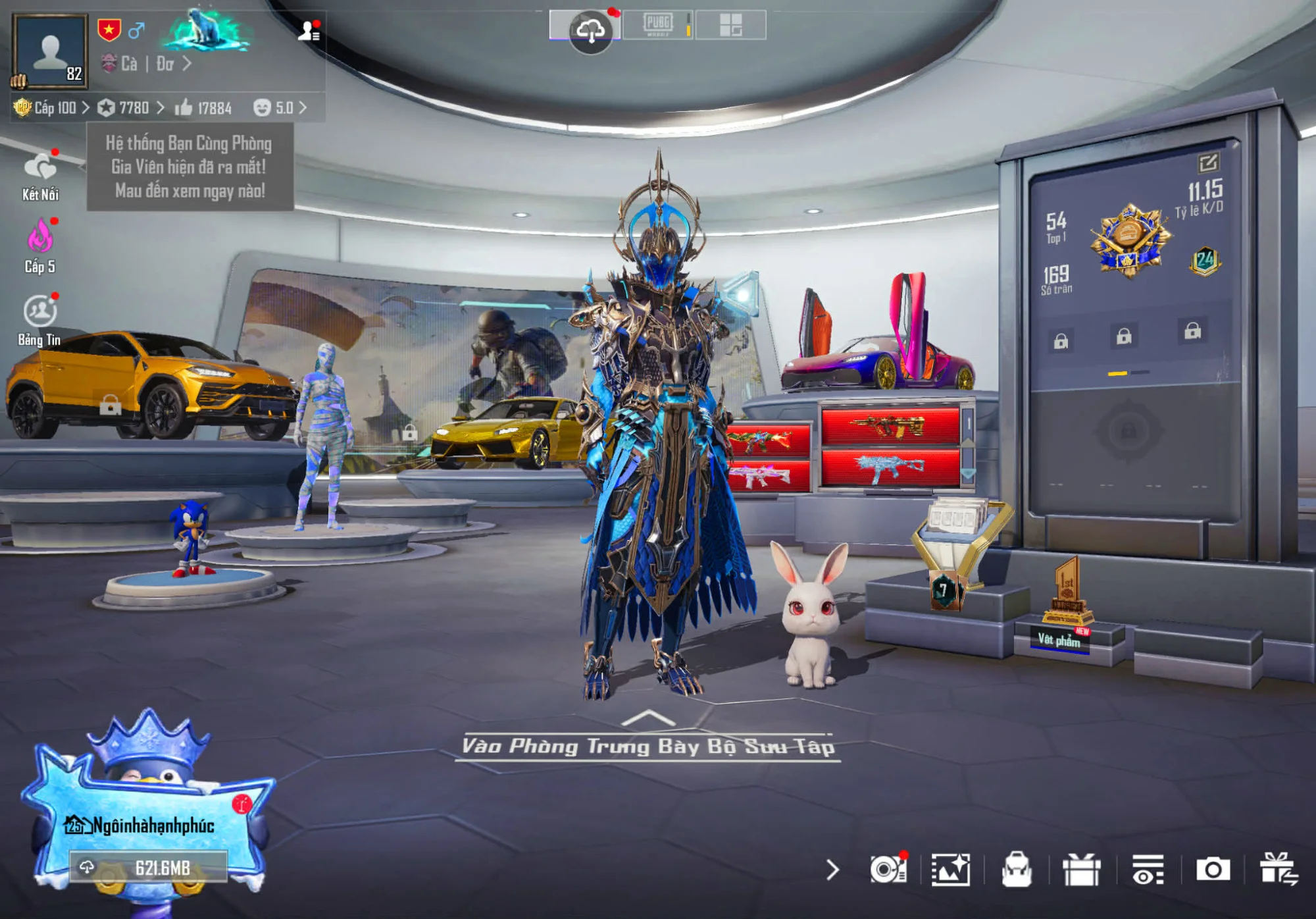Open the grid layout tab

(x=730, y=26)
